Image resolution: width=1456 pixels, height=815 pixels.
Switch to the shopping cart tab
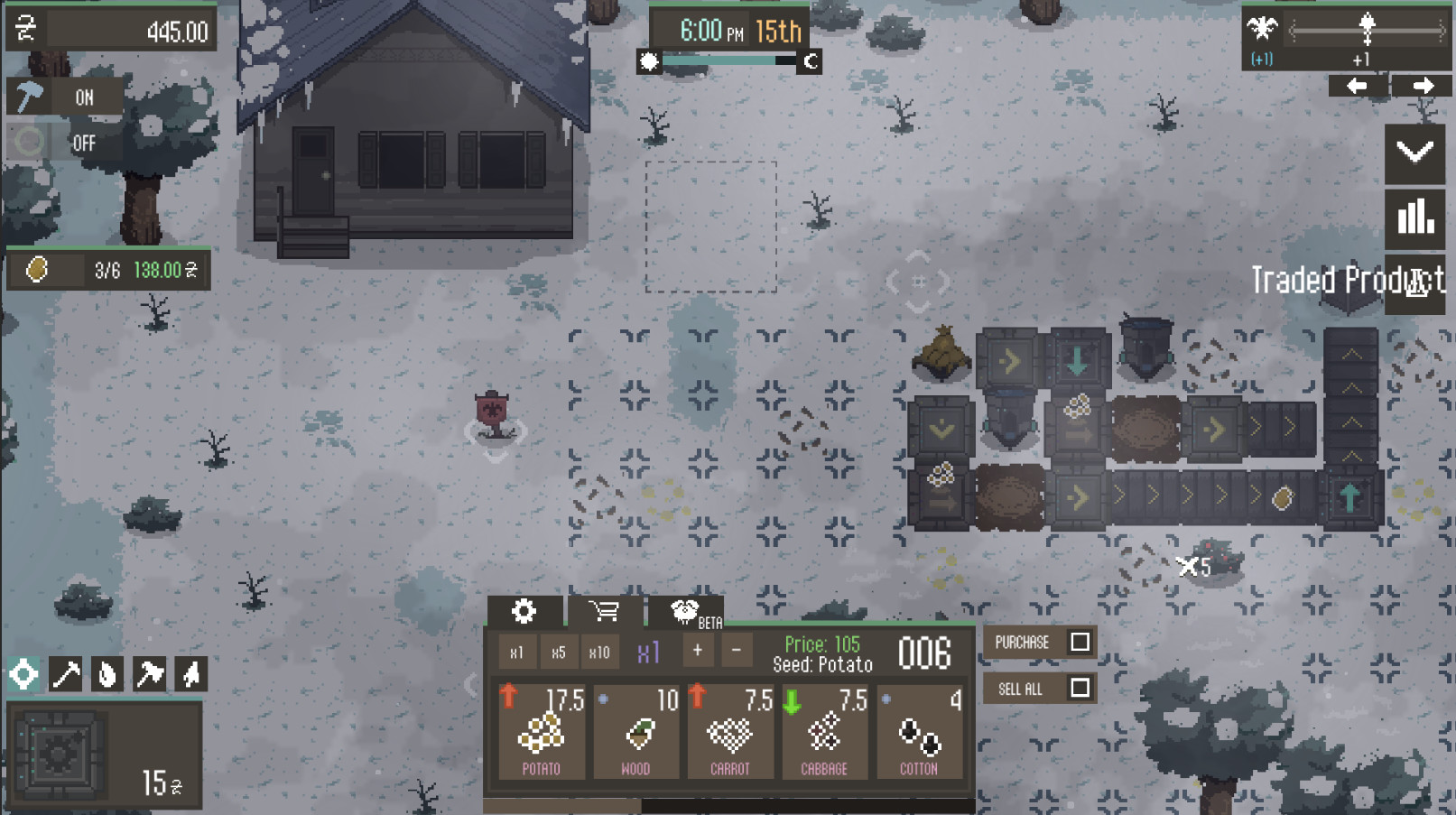(x=604, y=612)
